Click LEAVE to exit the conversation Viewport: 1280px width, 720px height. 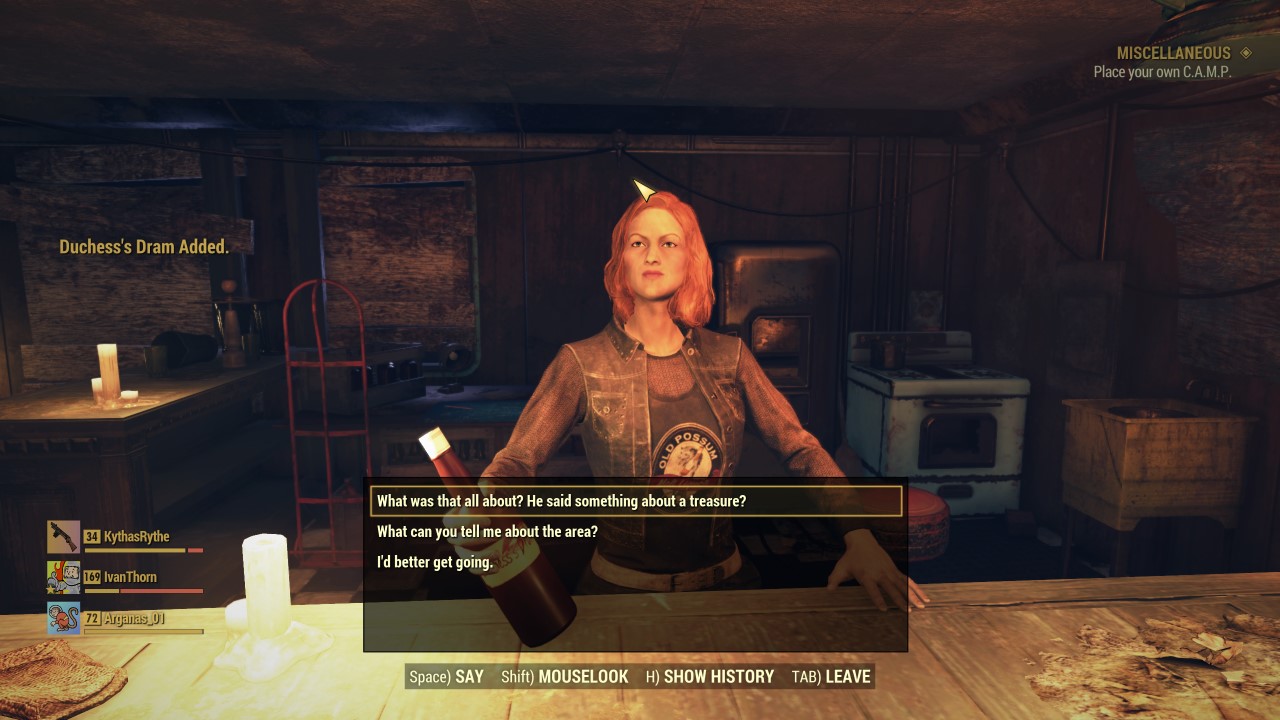[831, 677]
